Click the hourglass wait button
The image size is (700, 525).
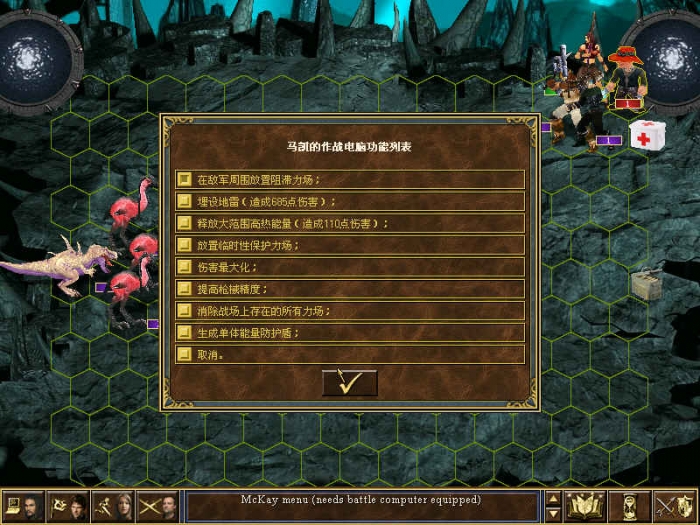click(x=630, y=506)
